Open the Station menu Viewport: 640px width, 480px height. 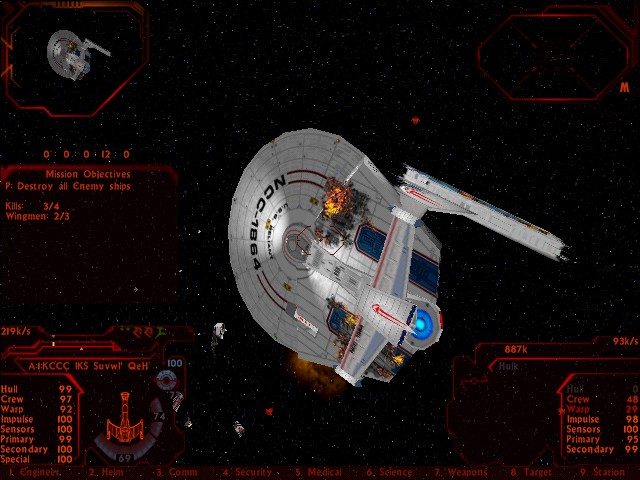(604, 472)
